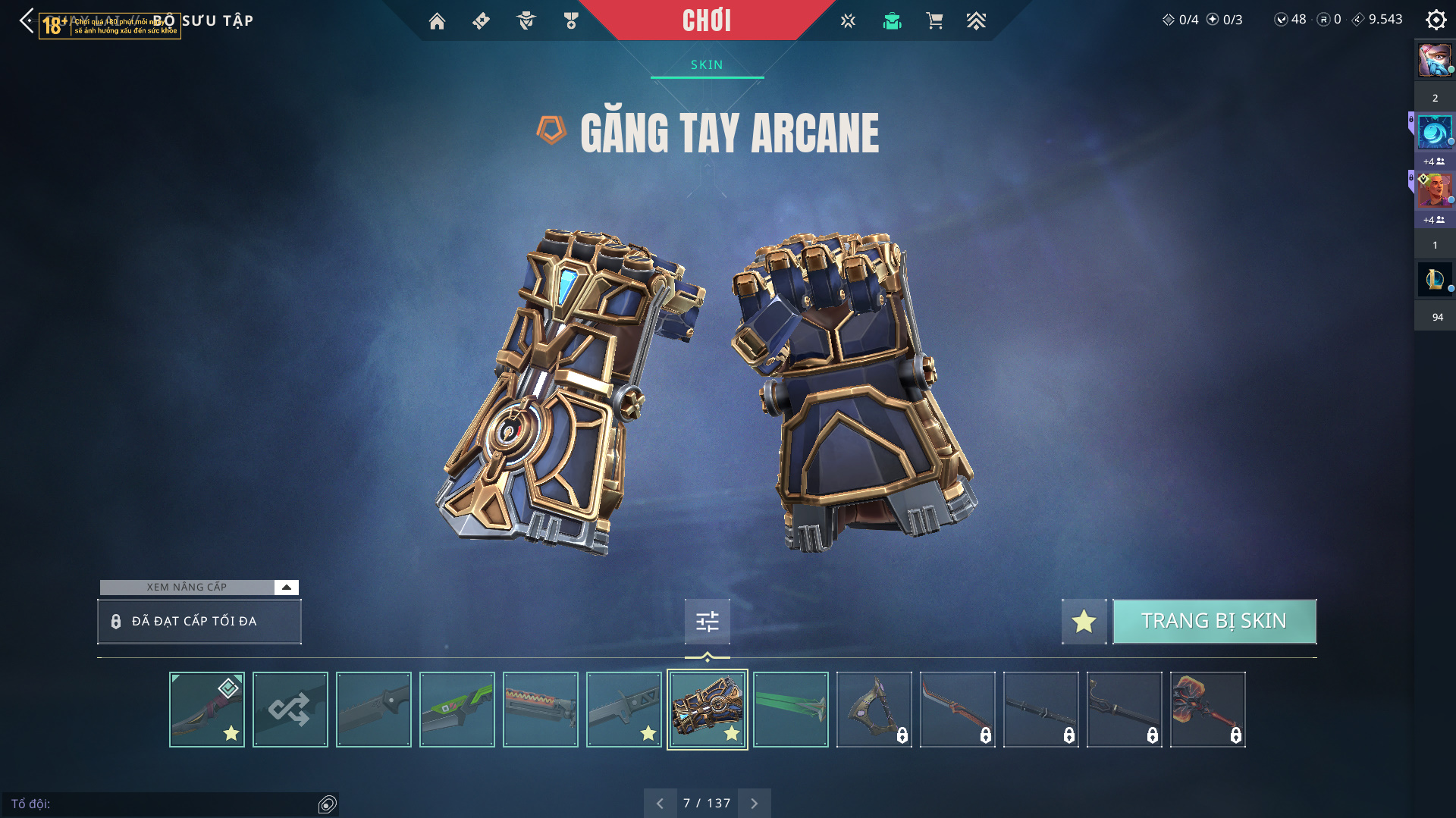Open the SKIN tab
This screenshot has height=818, width=1456.
(x=707, y=65)
